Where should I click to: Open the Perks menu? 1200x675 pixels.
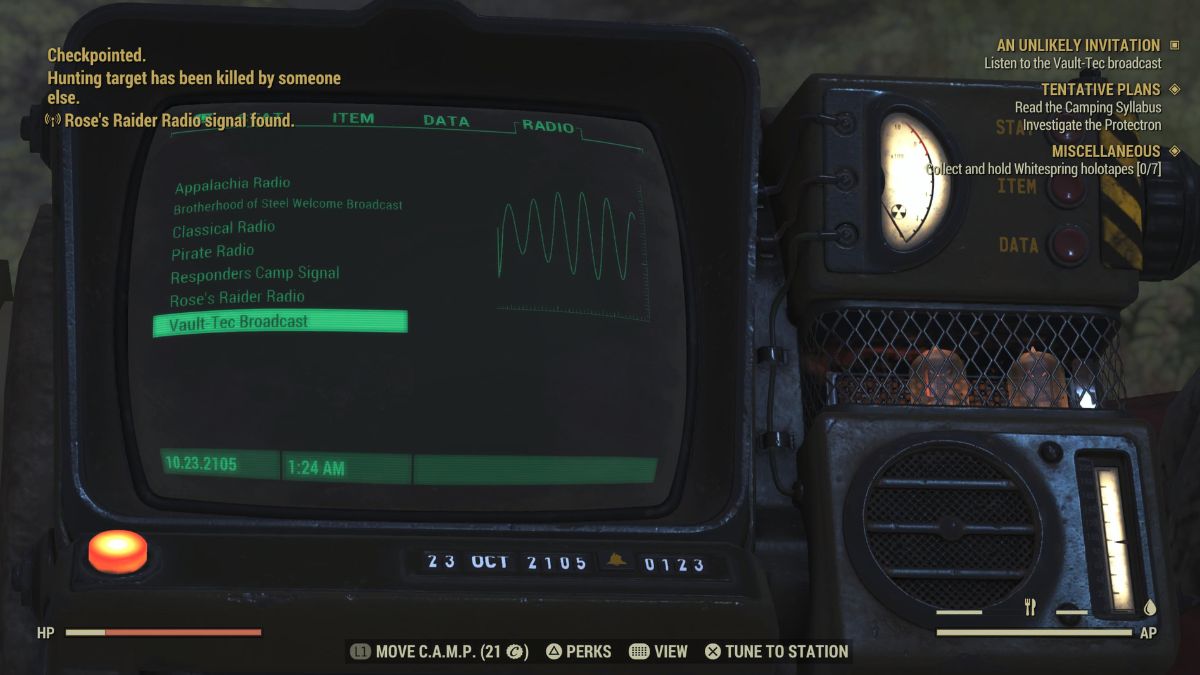(578, 651)
